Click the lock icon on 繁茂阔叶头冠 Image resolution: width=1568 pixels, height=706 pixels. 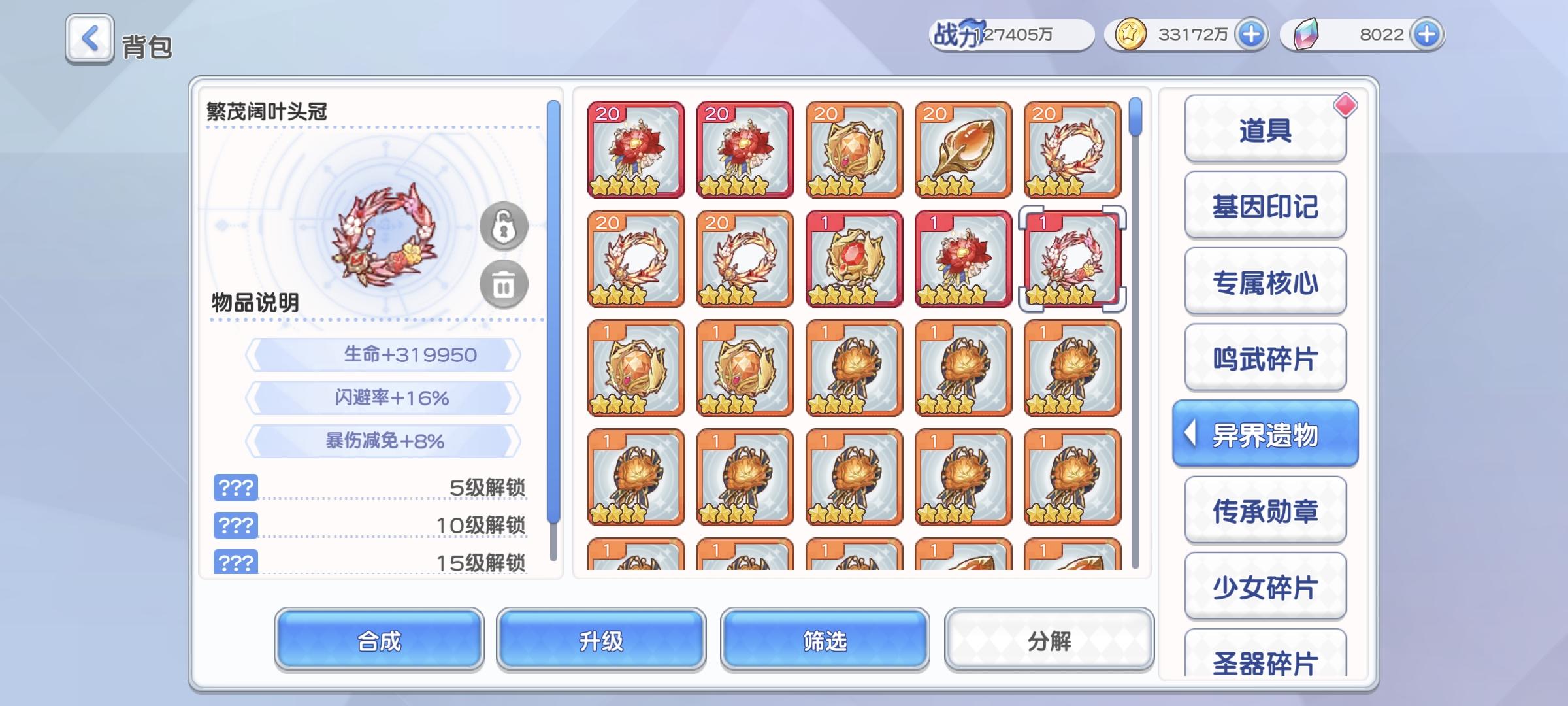click(502, 225)
